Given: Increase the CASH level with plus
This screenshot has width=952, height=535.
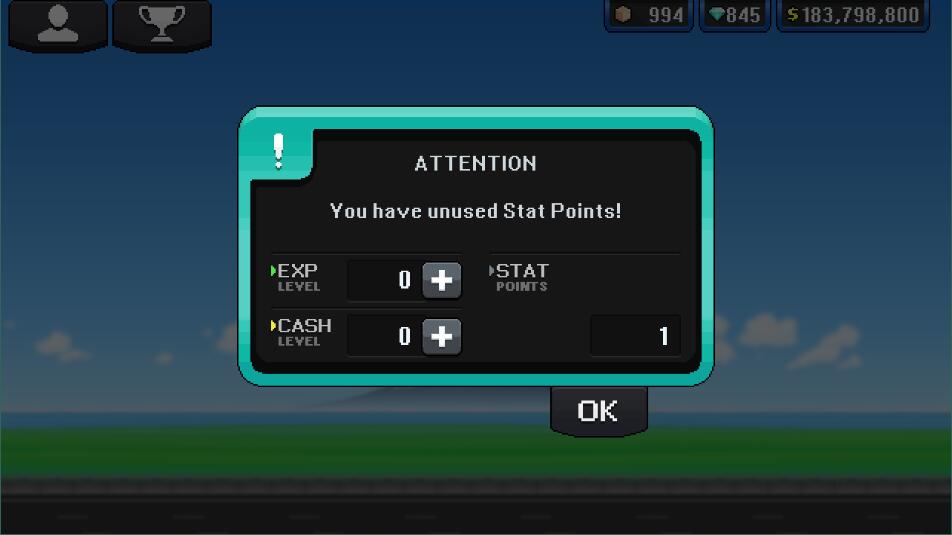Looking at the screenshot, I should 441,337.
